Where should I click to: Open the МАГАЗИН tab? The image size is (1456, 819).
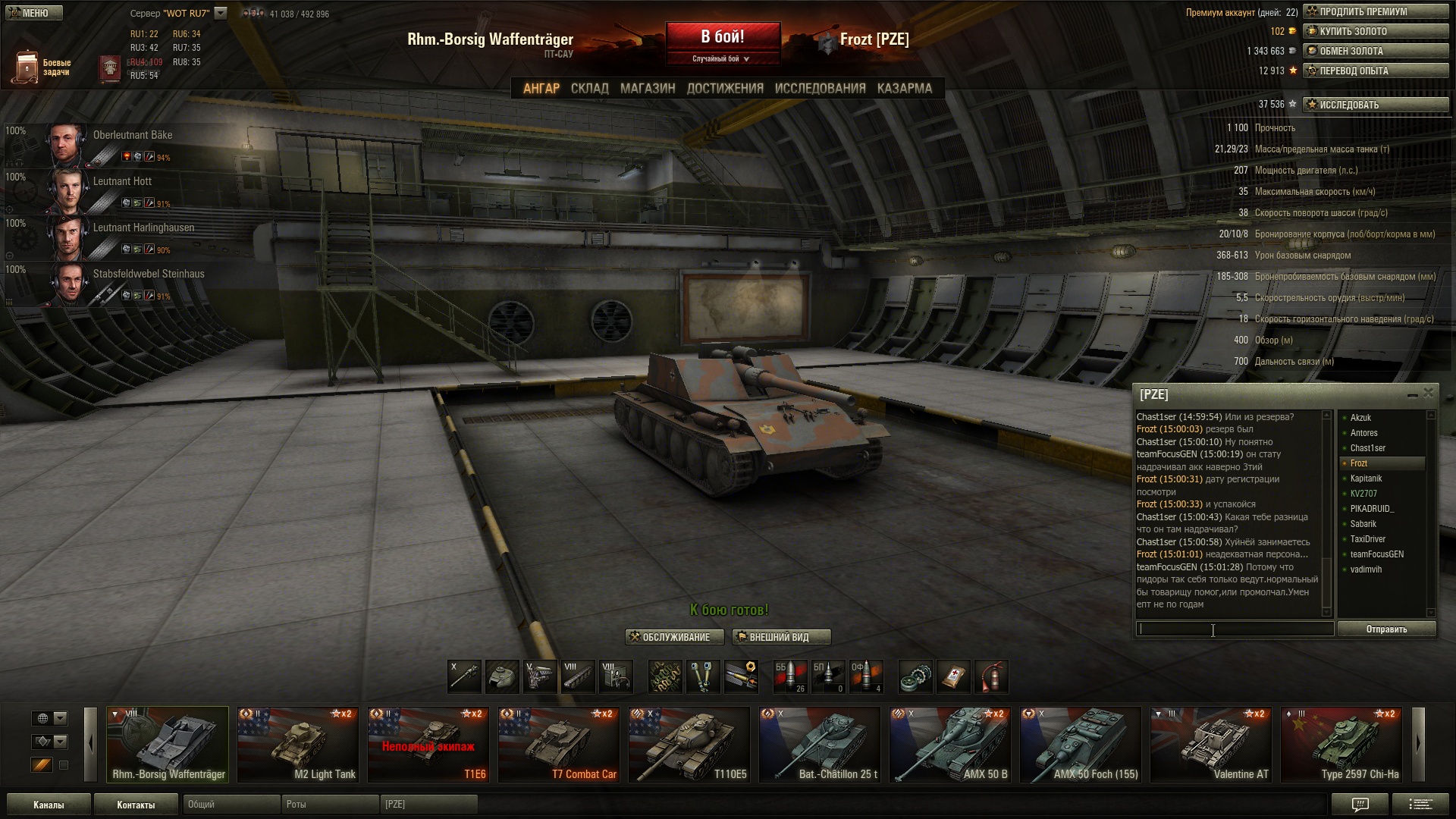647,88
